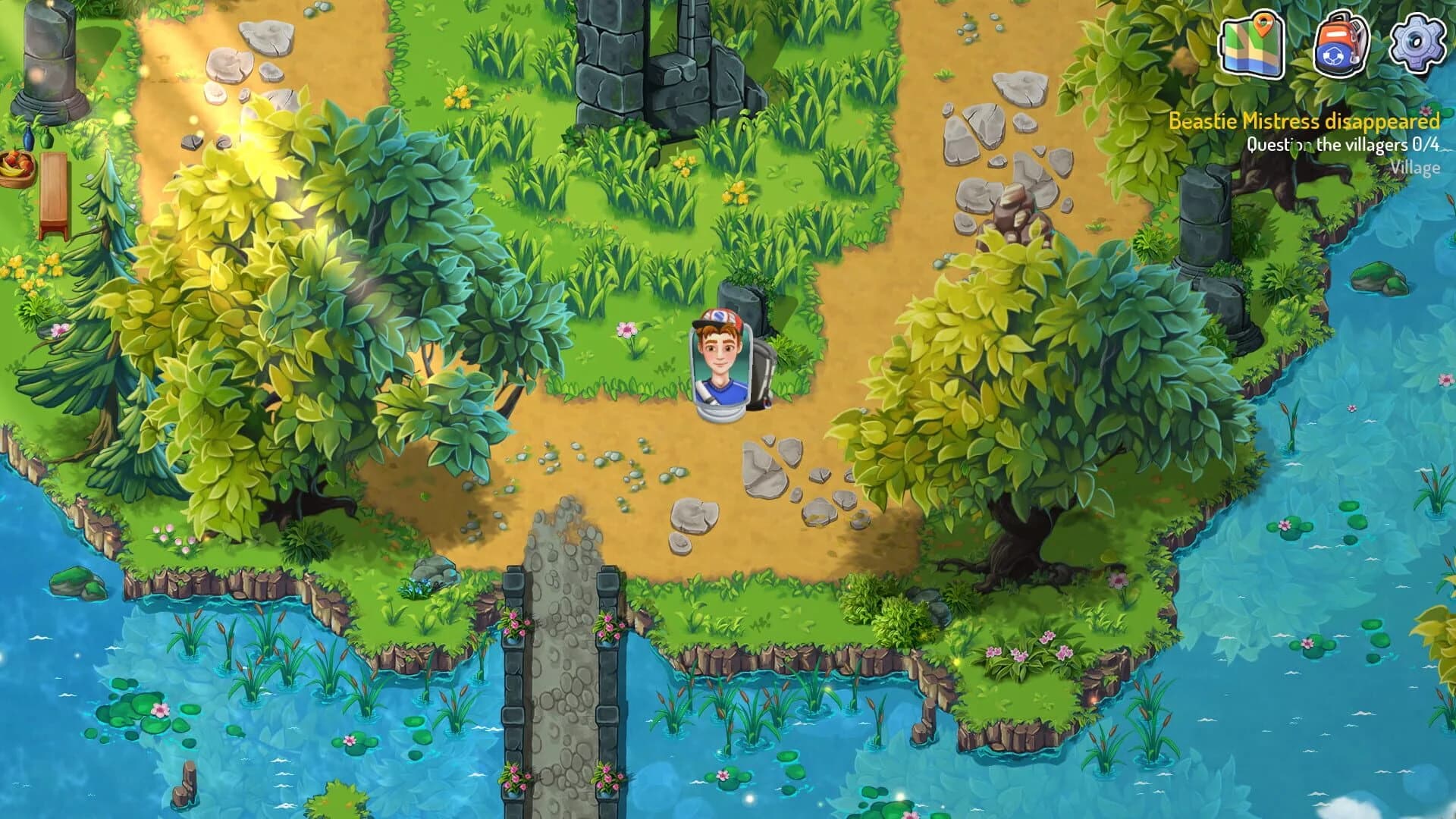
Task: Click the green bottle next to the blue vase
Action: (x=46, y=139)
